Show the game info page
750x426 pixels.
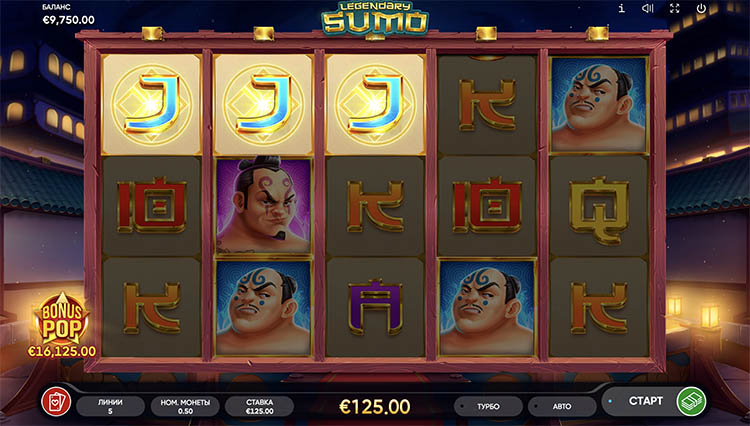tap(622, 9)
